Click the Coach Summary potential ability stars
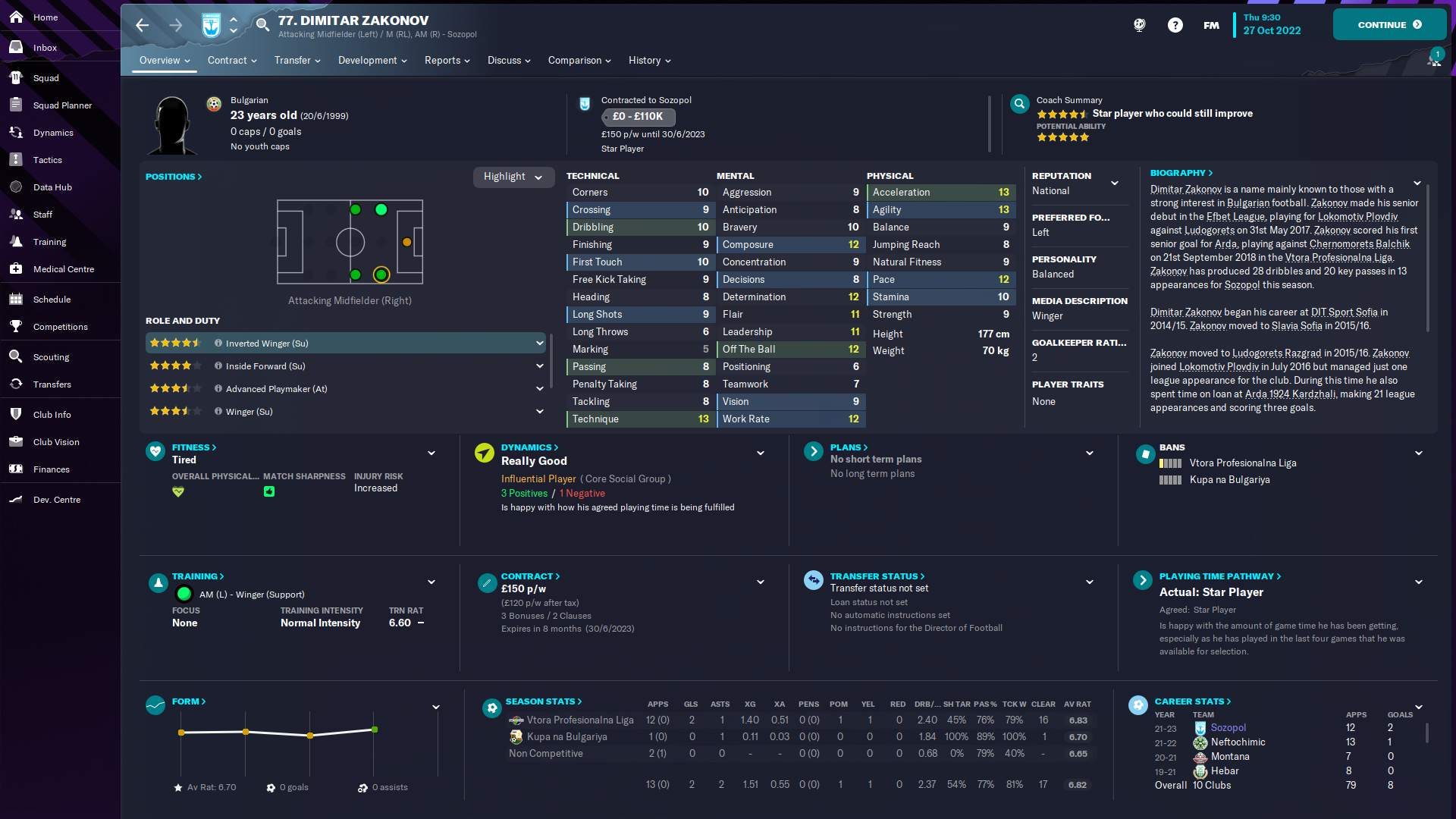This screenshot has height=819, width=1456. pyautogui.click(x=1063, y=137)
